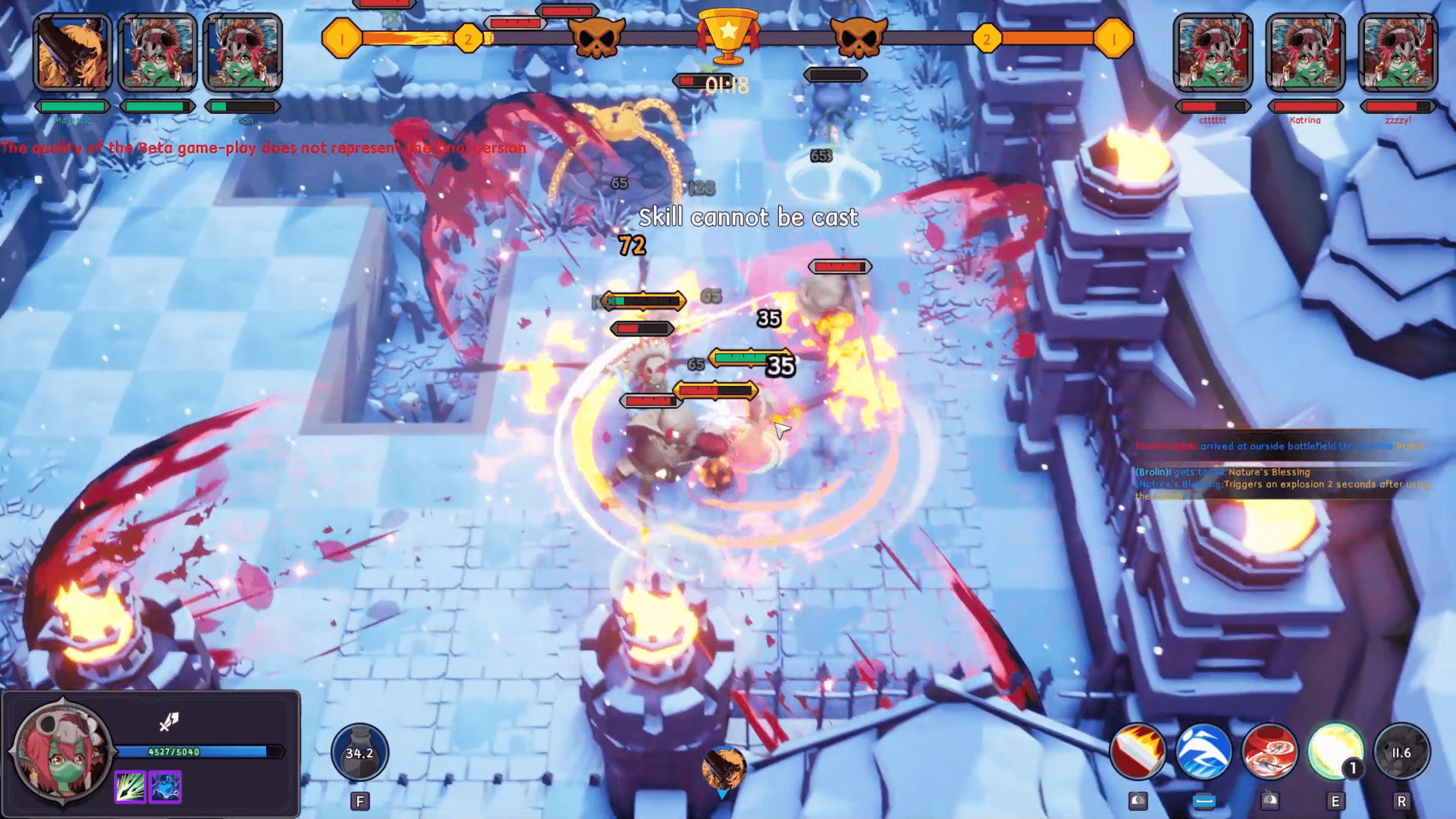Select enemy player ctttttt's portrait
Image resolution: width=1456 pixels, height=819 pixels.
[1213, 52]
